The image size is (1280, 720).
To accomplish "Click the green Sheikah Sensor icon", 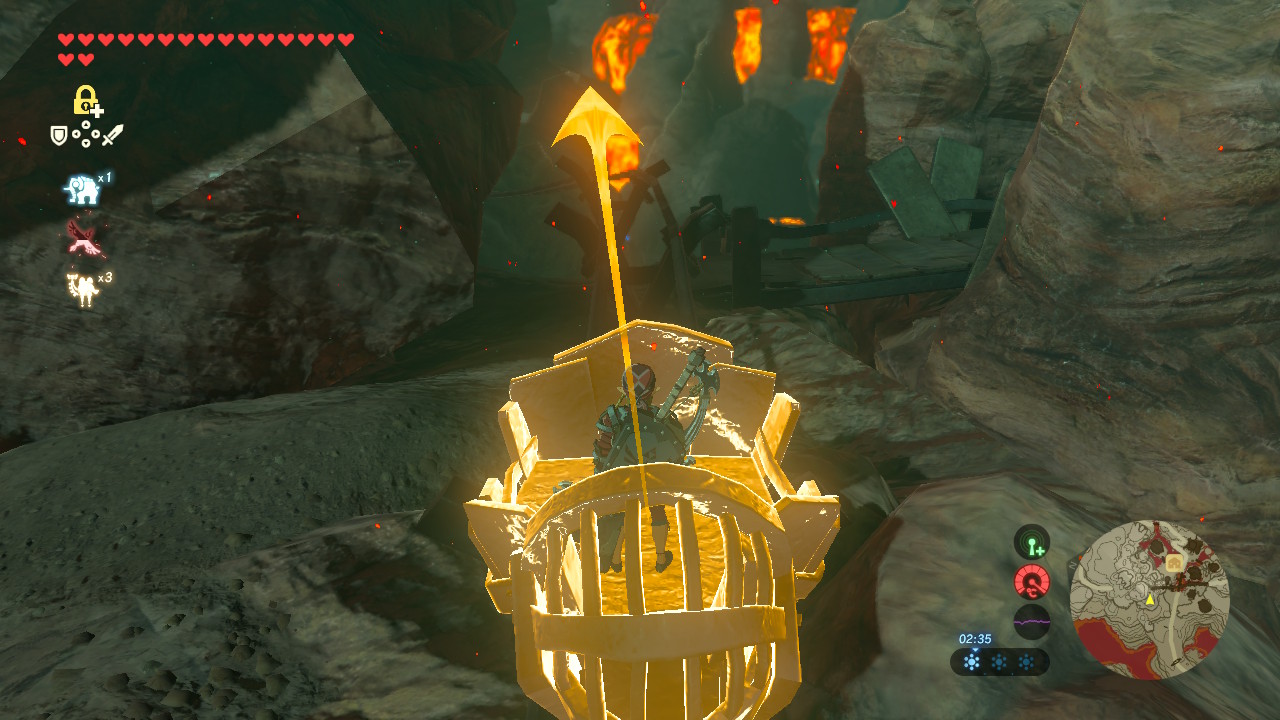I will coord(1031,543).
